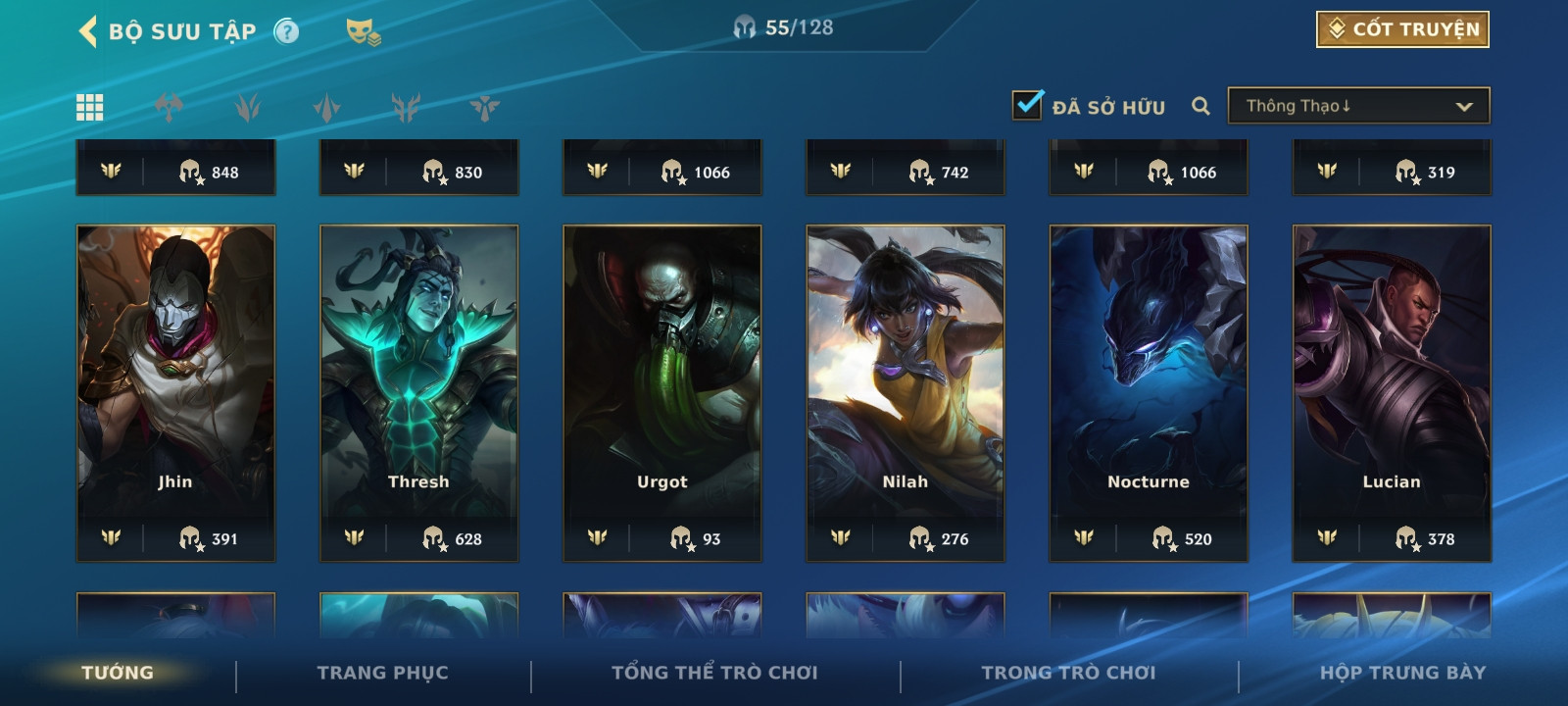Switch to the Tướng tab
The width and height of the screenshot is (1568, 706).
tap(118, 673)
